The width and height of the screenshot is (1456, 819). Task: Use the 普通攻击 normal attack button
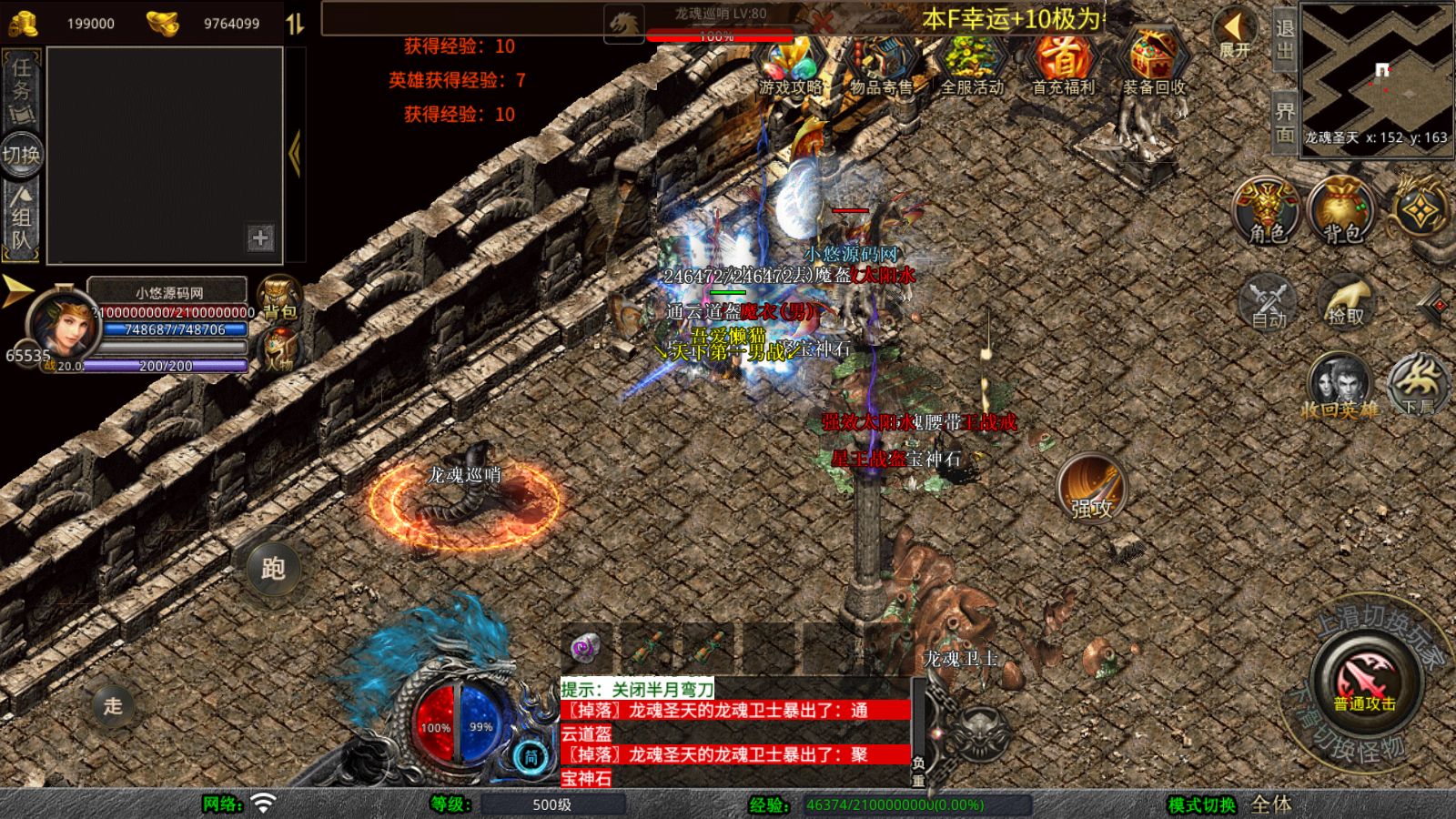coord(1364,681)
